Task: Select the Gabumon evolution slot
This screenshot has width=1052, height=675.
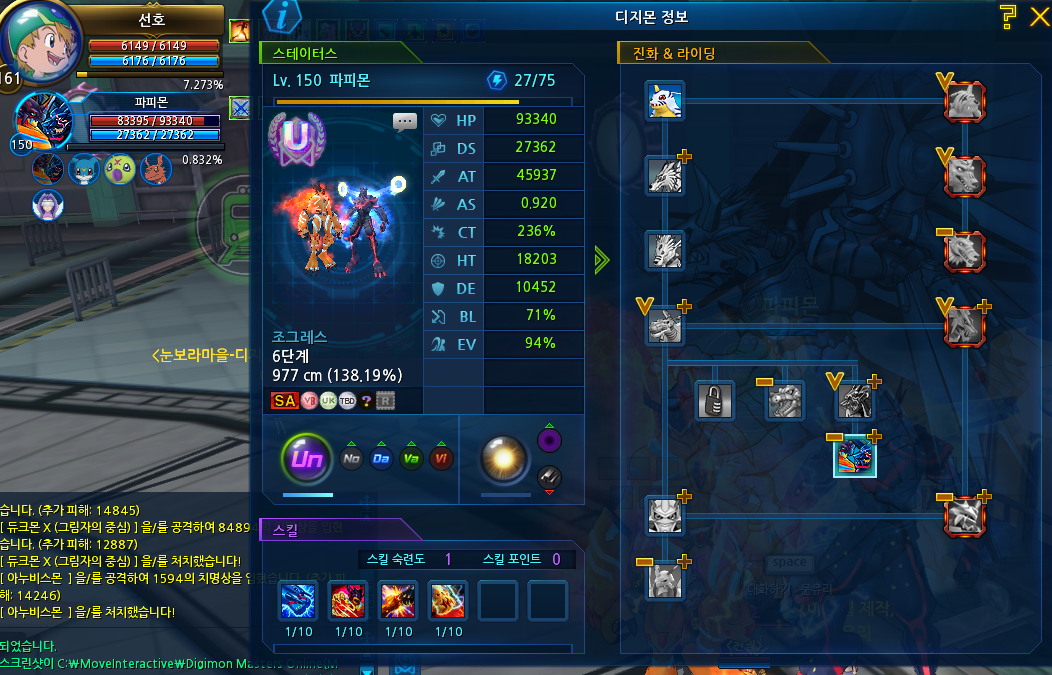Action: click(x=665, y=101)
